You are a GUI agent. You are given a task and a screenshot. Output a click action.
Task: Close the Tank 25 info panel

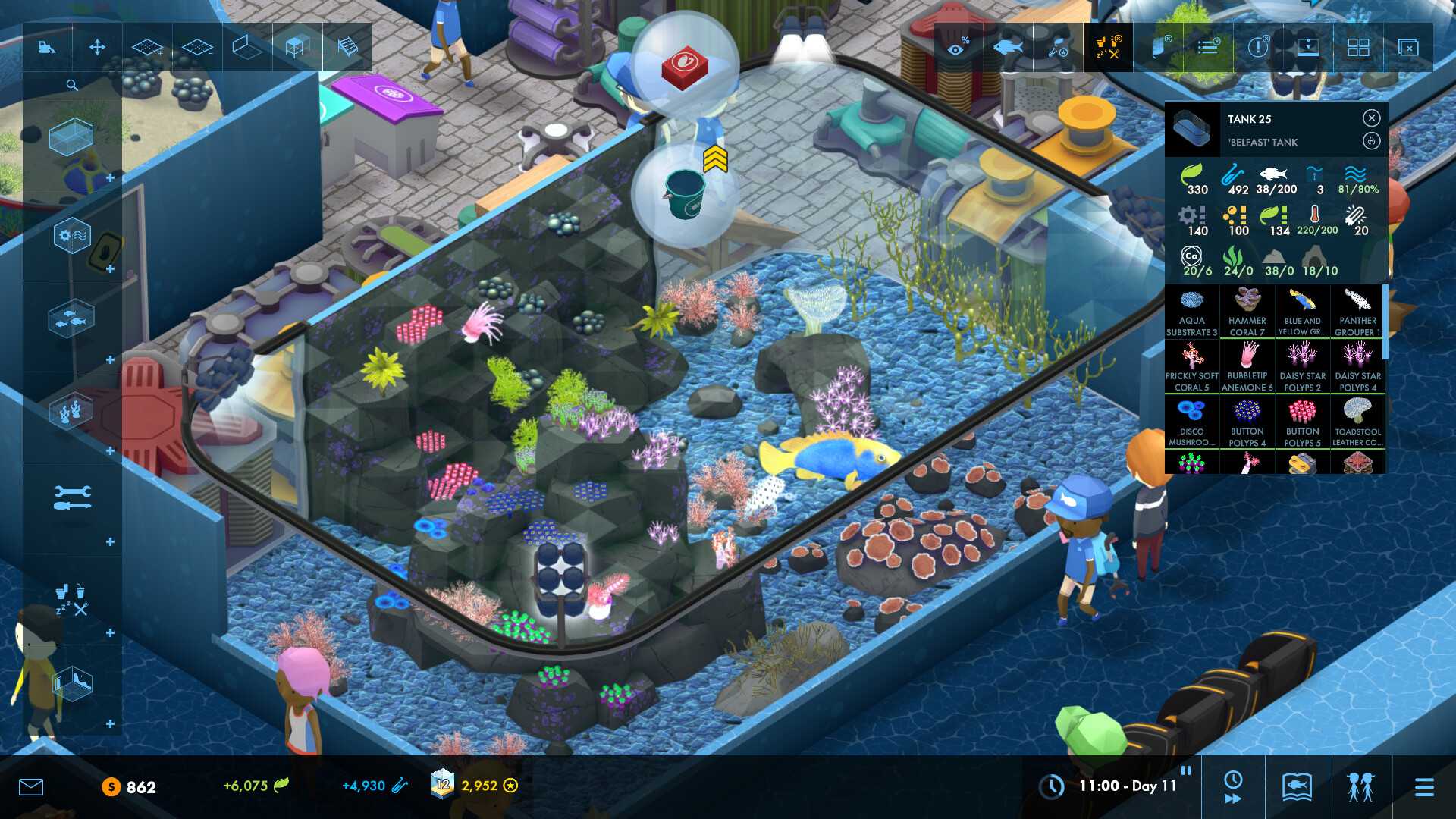tap(1371, 118)
